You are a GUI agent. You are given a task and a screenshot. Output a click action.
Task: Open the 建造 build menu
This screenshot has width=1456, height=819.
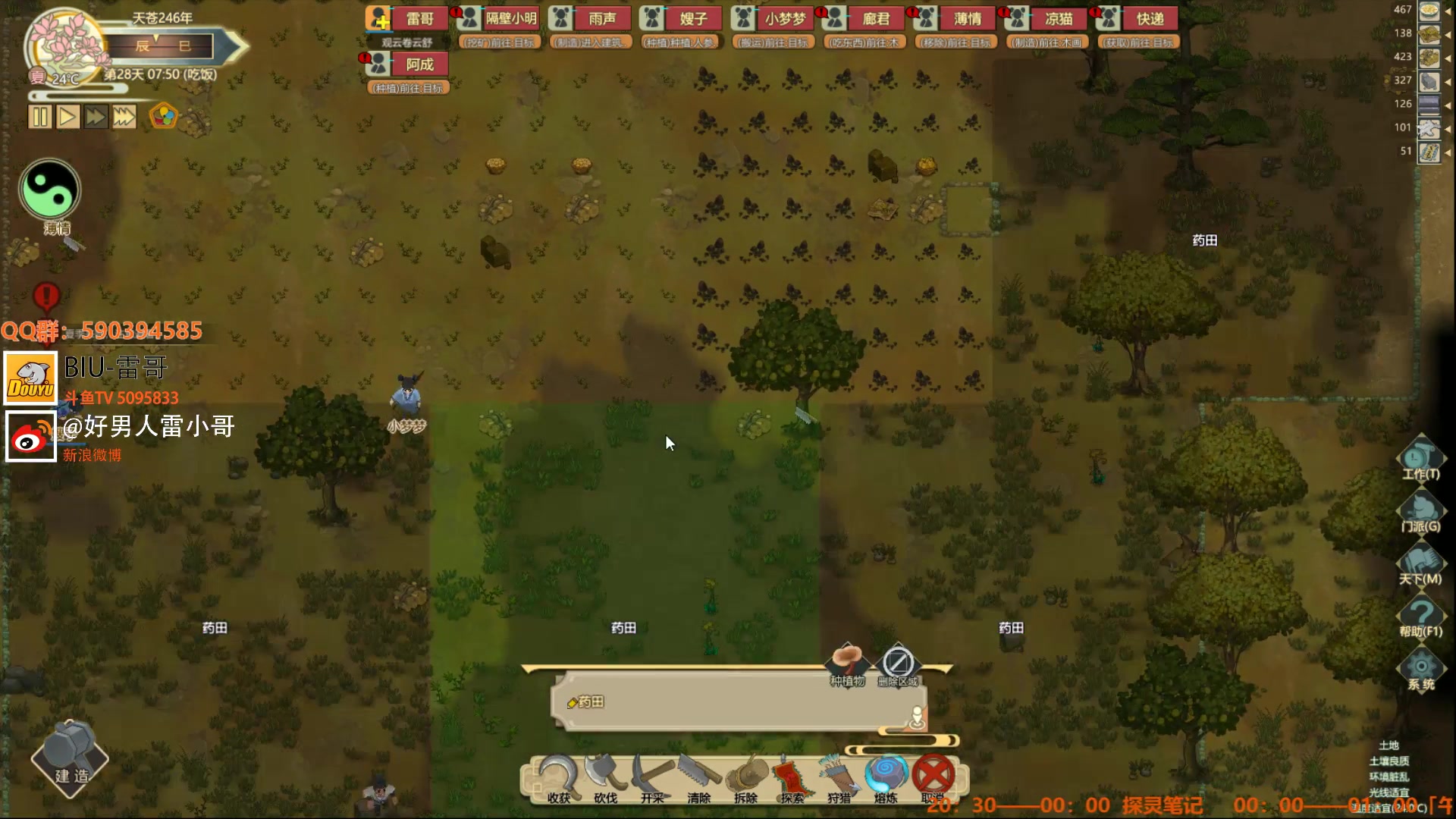point(71,759)
